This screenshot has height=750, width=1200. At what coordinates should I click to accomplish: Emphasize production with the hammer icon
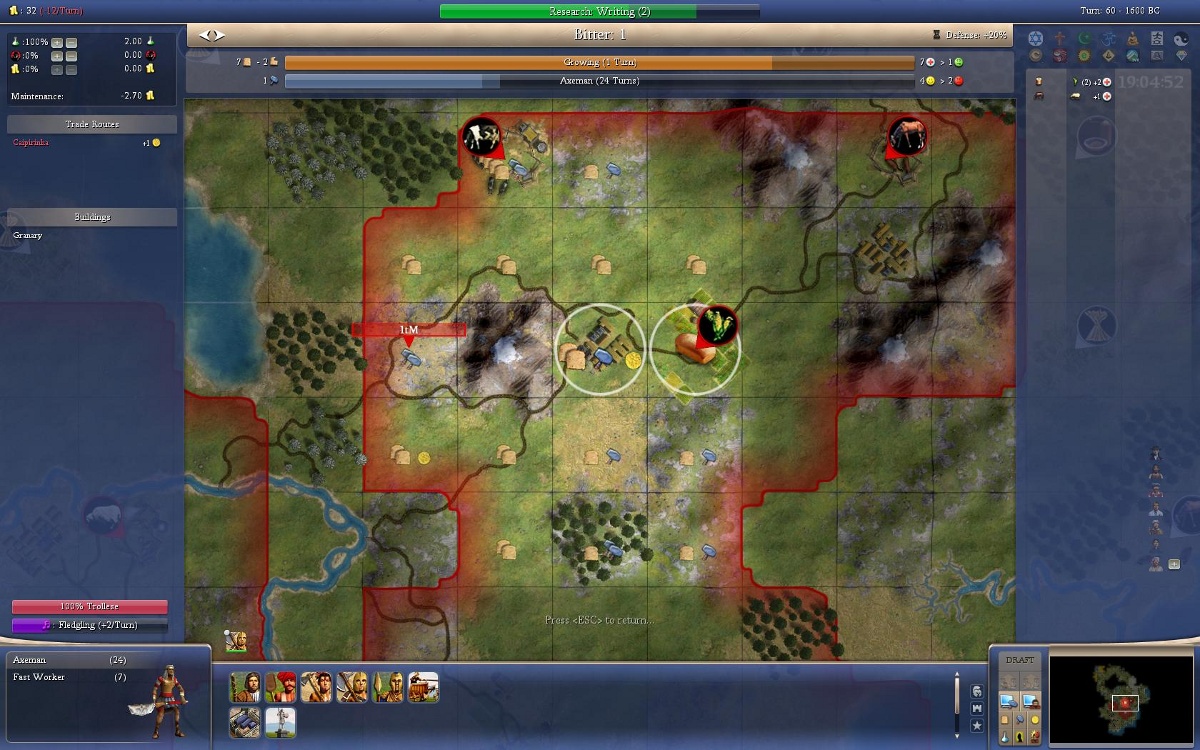[1020, 719]
